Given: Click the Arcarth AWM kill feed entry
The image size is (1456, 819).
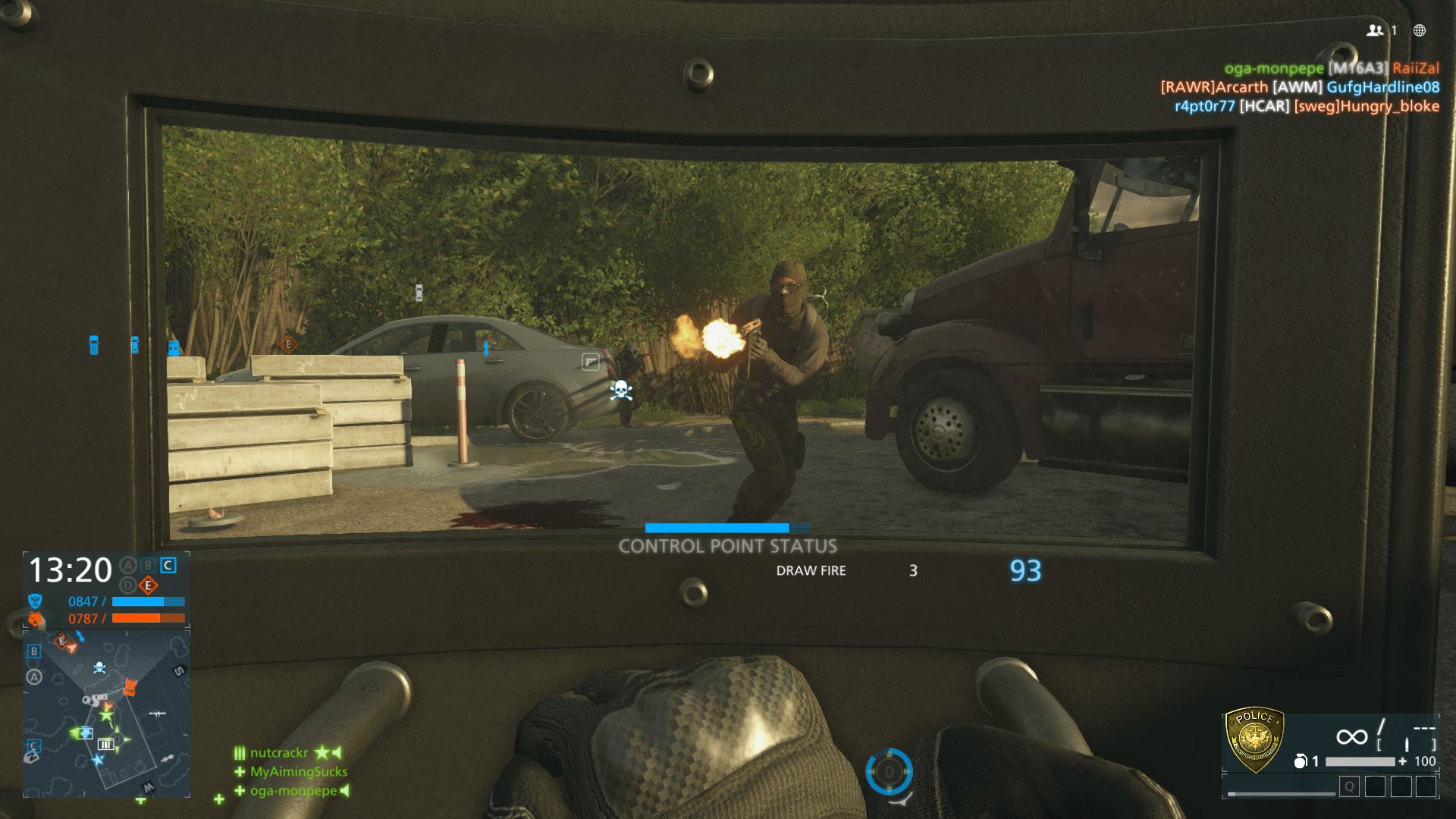Looking at the screenshot, I should [1300, 87].
